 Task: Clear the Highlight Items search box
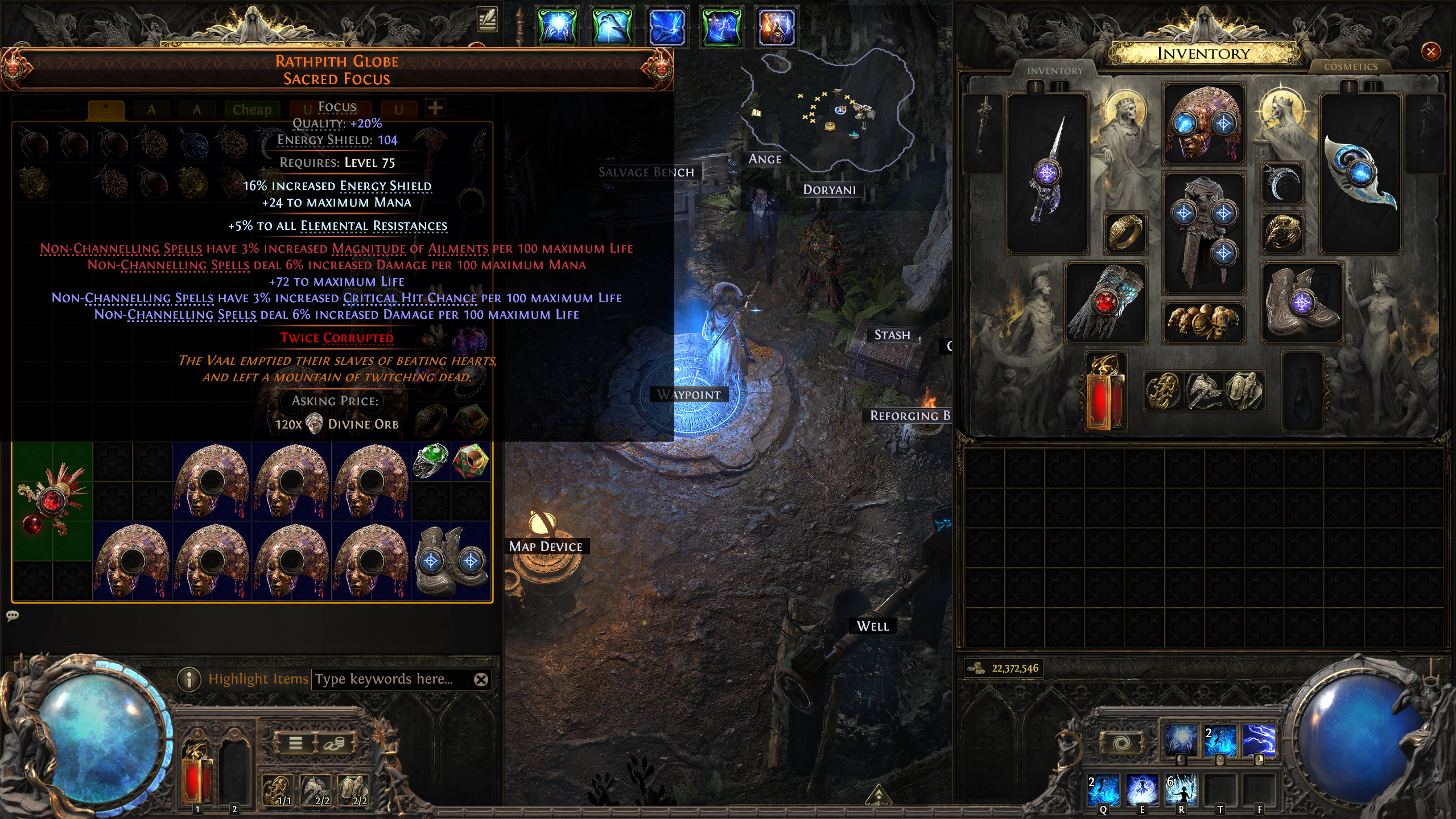481,679
